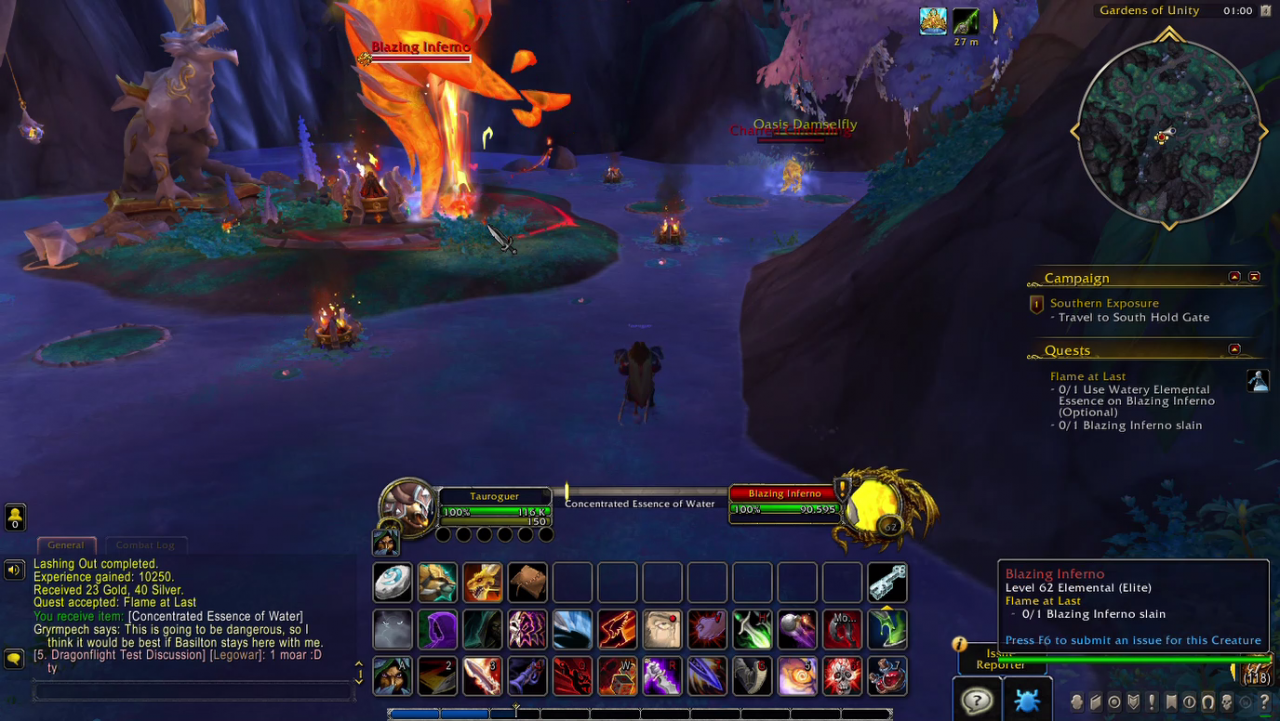This screenshot has height=721, width=1280.
Task: Activate the crystal key action slot
Action: 887,583
